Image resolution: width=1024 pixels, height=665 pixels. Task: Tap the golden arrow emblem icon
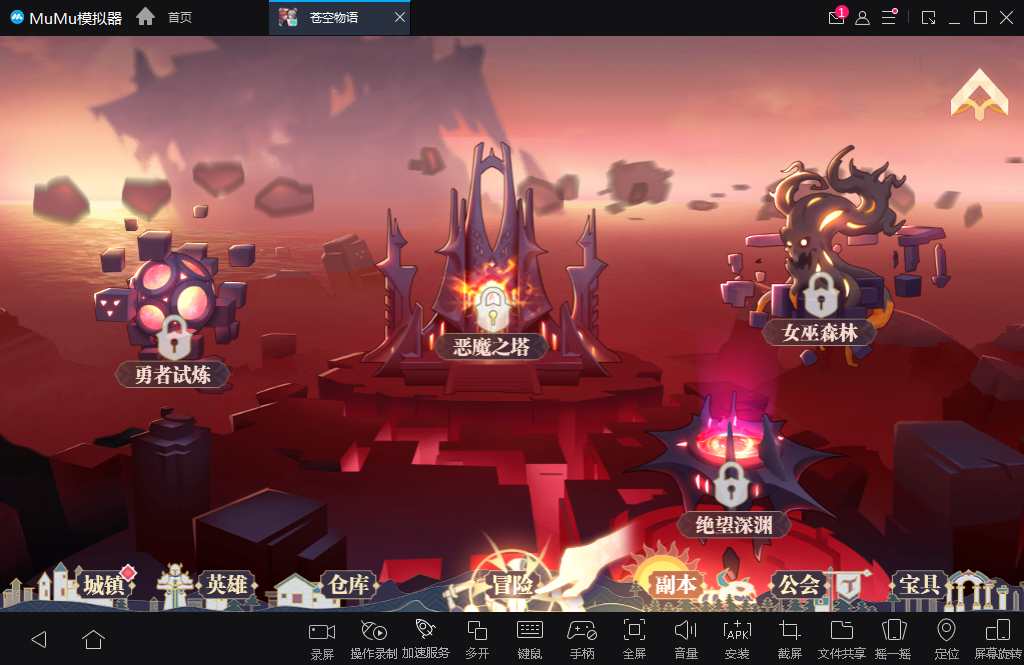(979, 95)
